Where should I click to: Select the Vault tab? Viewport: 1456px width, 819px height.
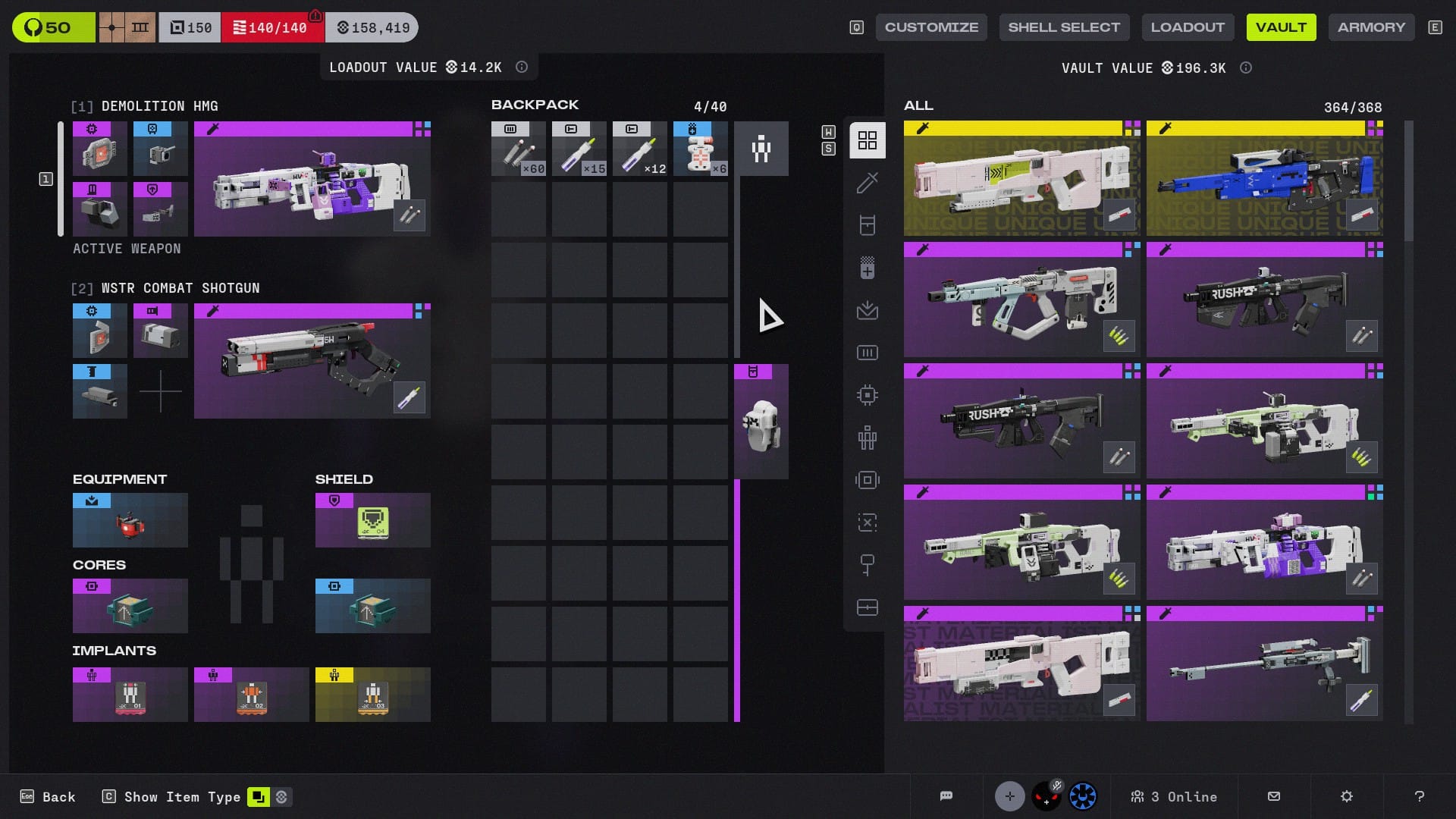coord(1281,27)
